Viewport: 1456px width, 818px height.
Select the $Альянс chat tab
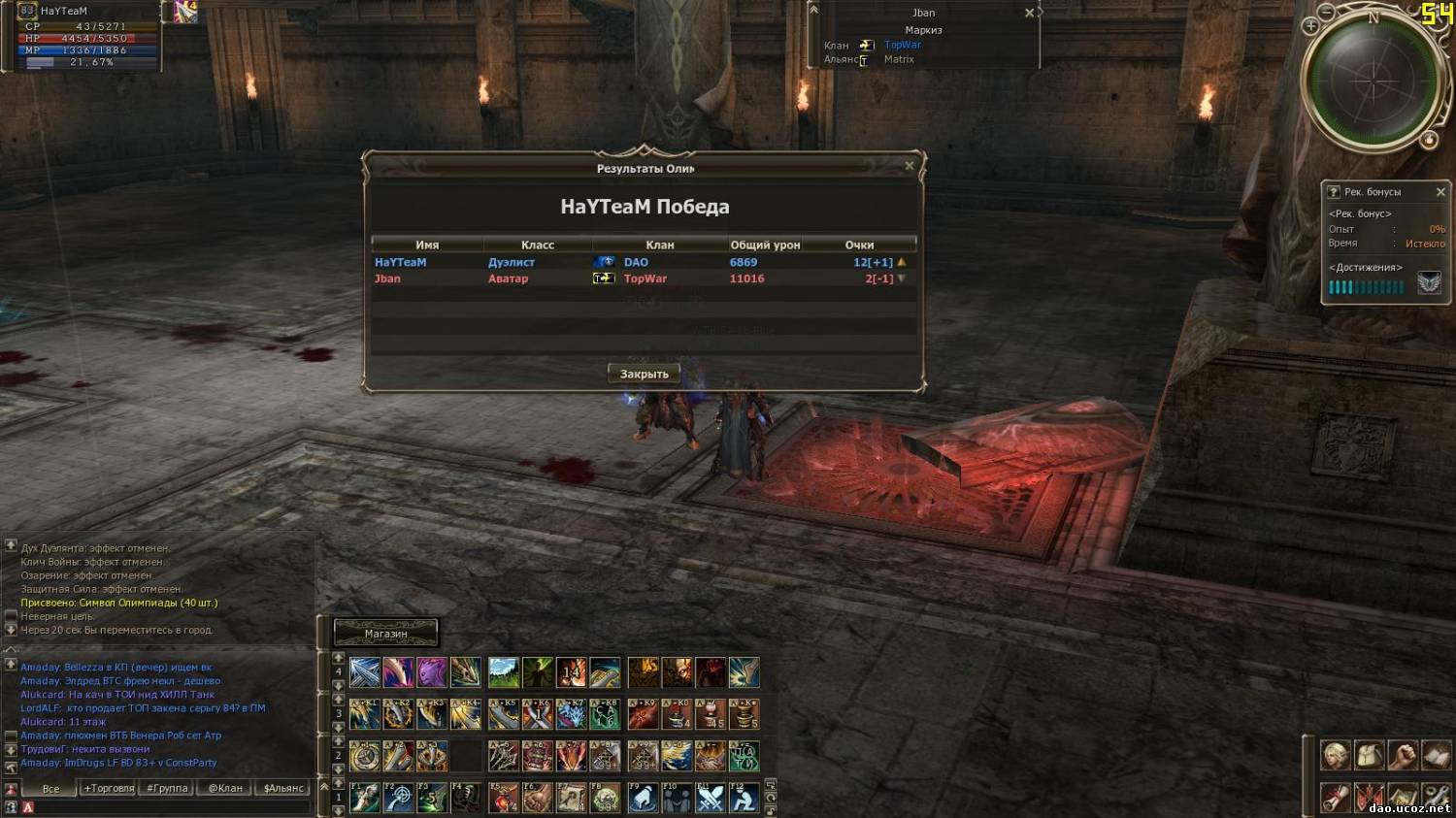click(283, 788)
